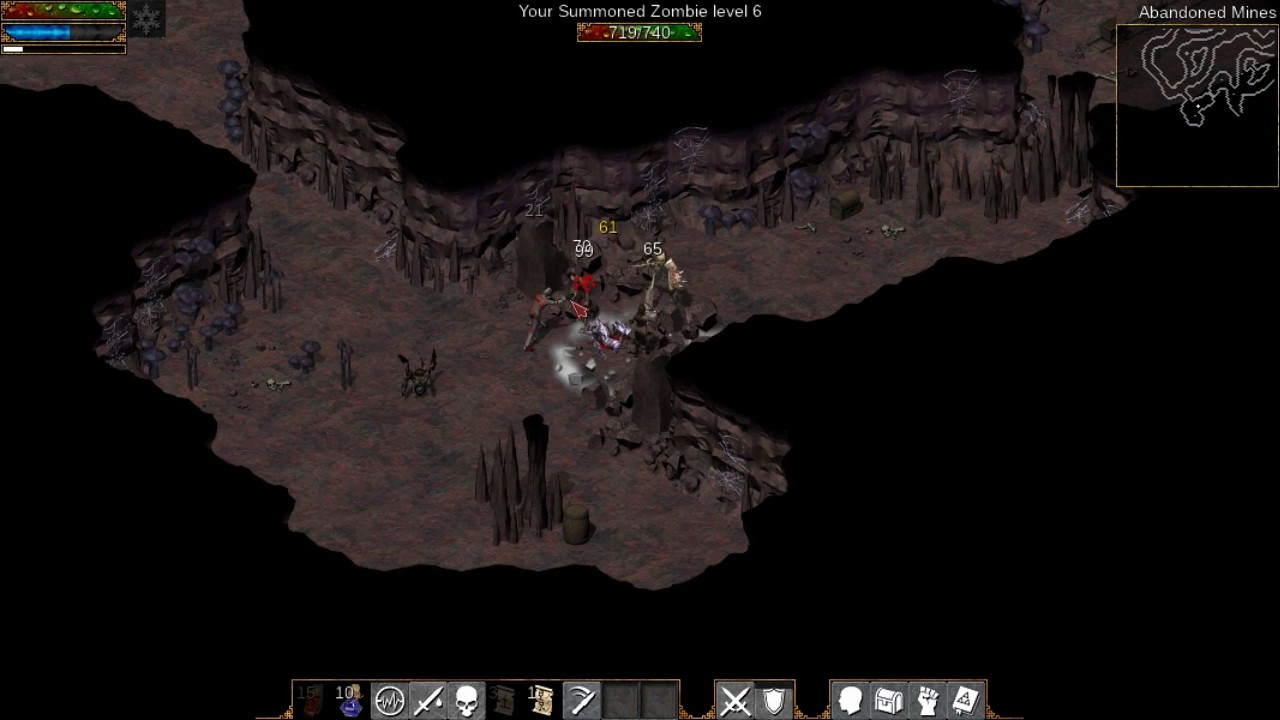The height and width of the screenshot is (720, 1280).
Task: Use the dark scroll in the hotbar
Action: [504, 700]
